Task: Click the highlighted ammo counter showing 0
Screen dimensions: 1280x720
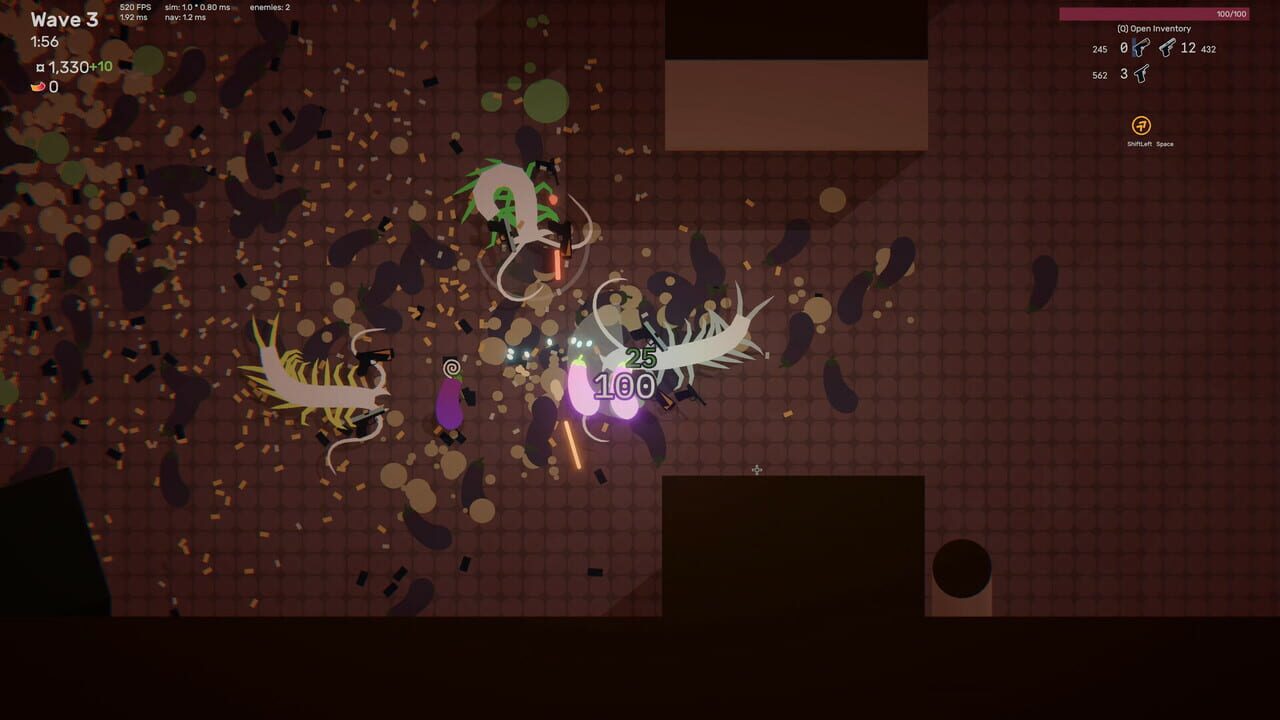Action: 1124,47
